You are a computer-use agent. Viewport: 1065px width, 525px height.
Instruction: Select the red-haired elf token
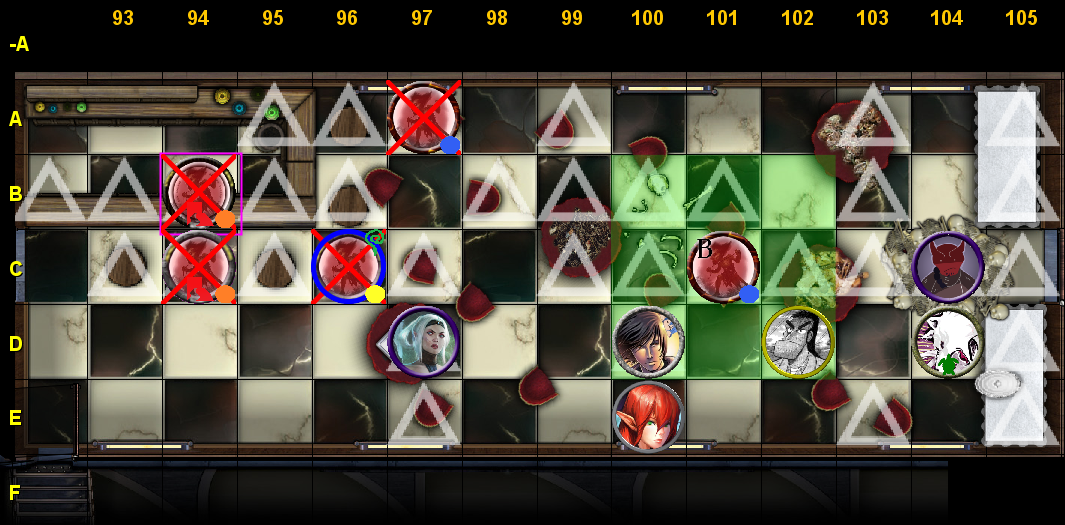649,416
